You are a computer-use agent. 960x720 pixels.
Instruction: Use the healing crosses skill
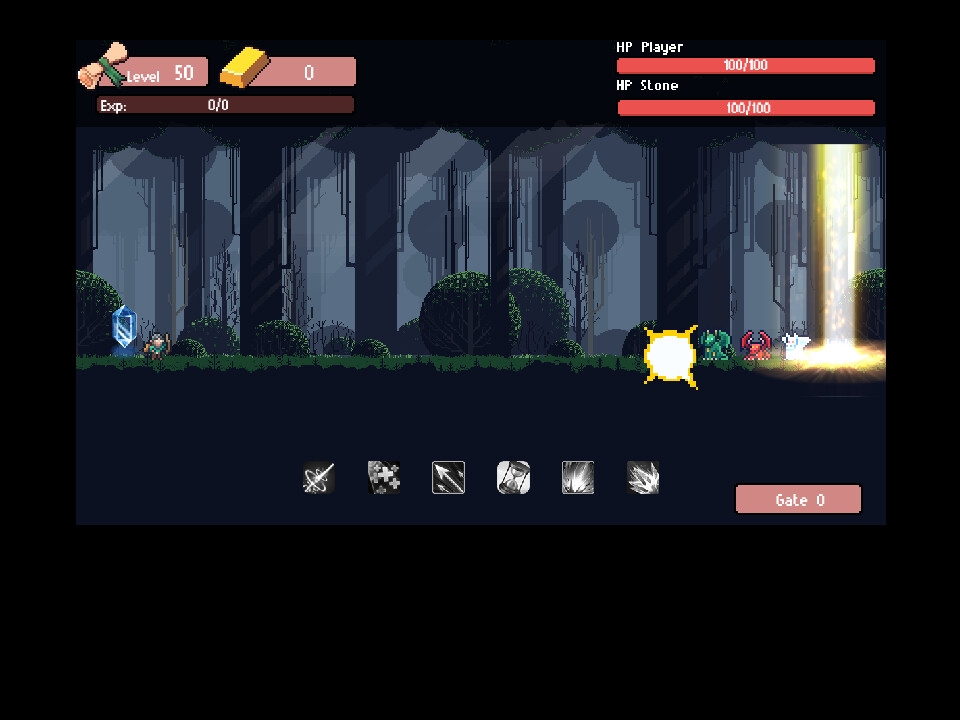point(384,477)
